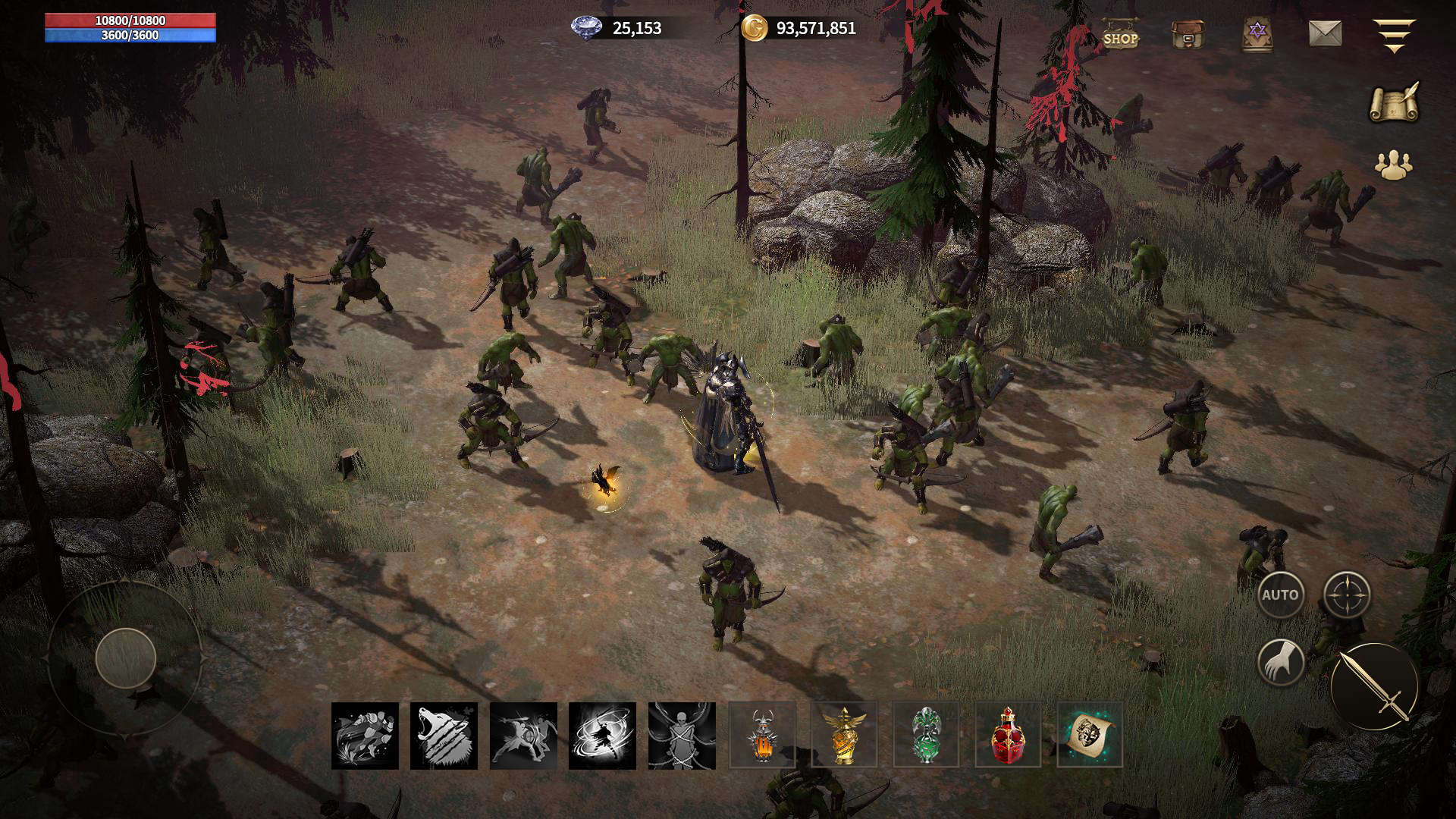Open the inventory bag

coord(1188,34)
